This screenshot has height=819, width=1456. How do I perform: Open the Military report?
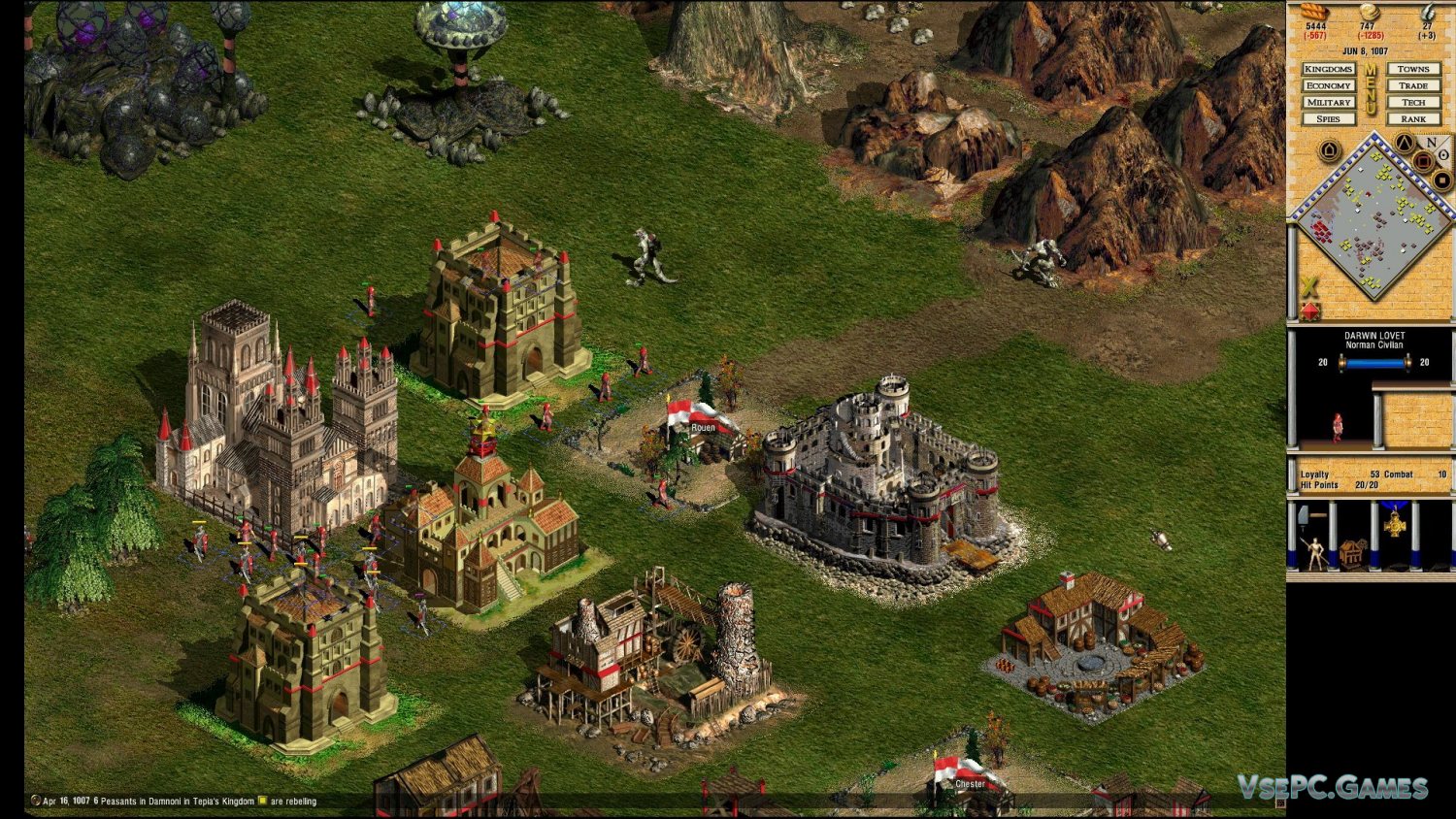tap(1328, 102)
